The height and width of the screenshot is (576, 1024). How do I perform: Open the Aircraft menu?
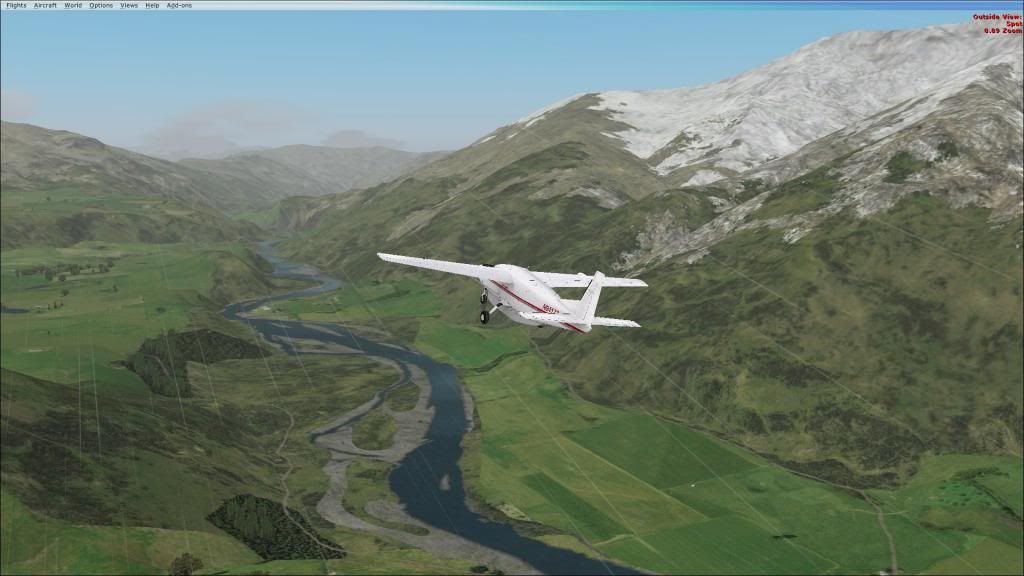tap(45, 5)
